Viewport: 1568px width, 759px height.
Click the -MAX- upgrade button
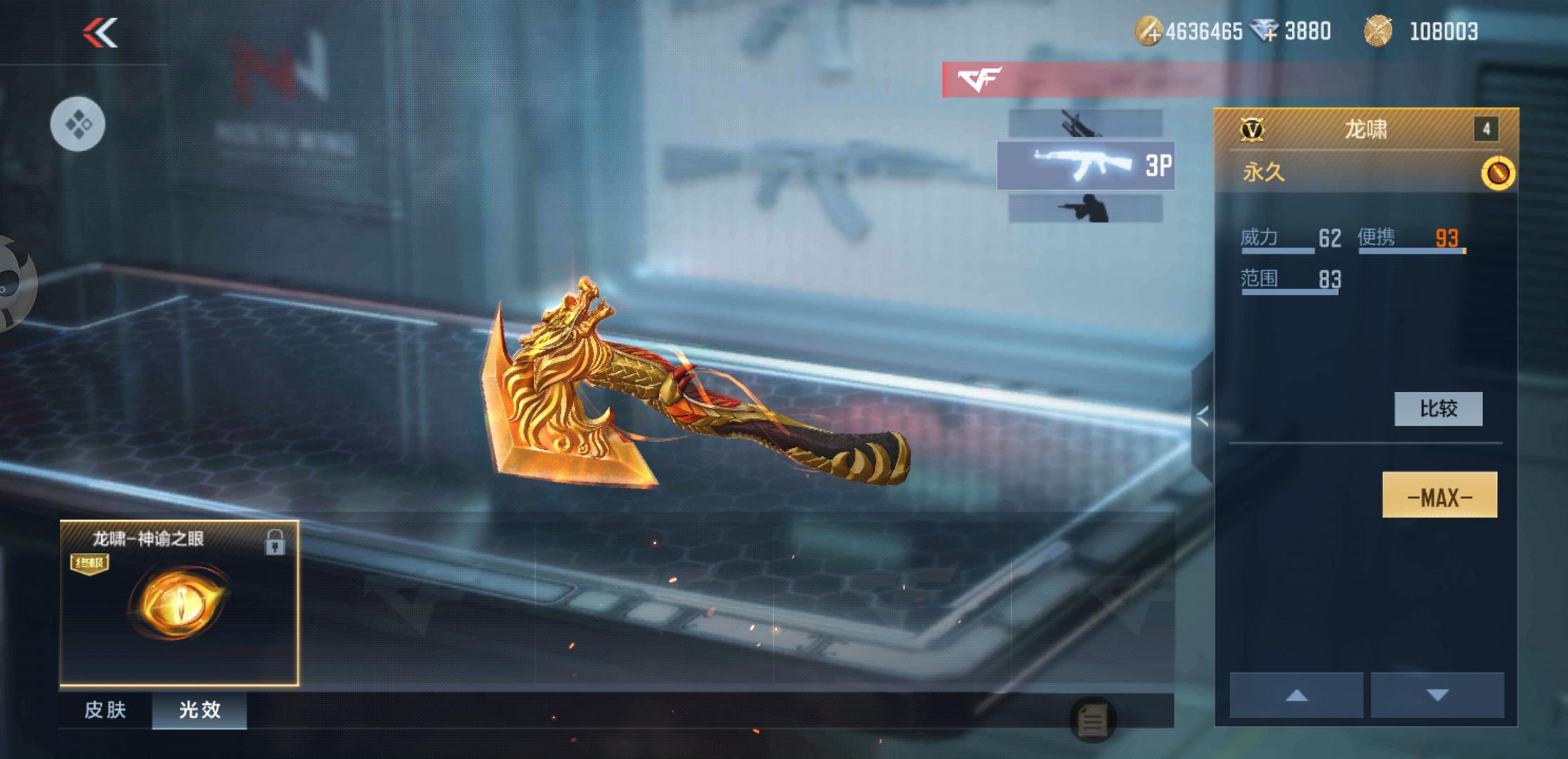1439,495
